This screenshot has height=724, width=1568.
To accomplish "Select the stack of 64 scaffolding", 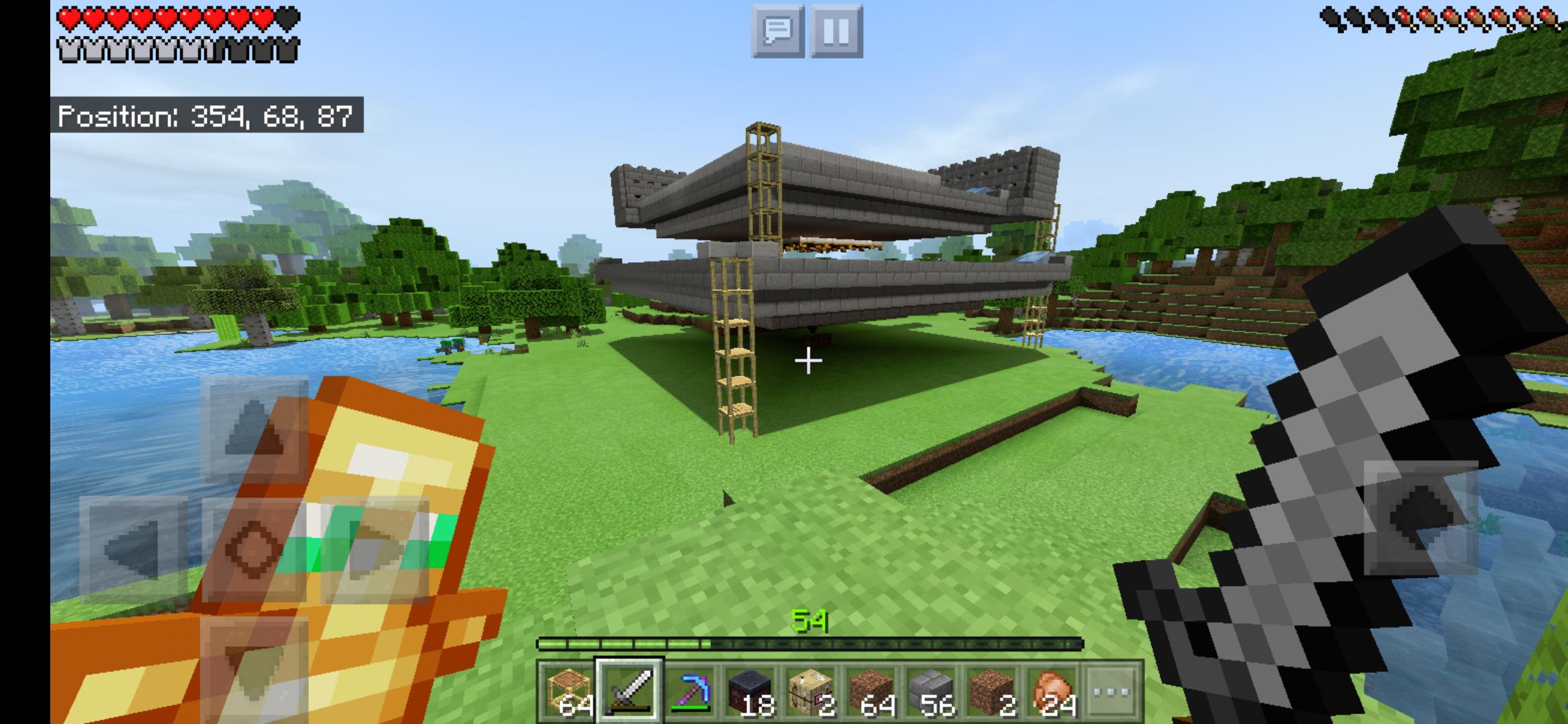I will (568, 692).
